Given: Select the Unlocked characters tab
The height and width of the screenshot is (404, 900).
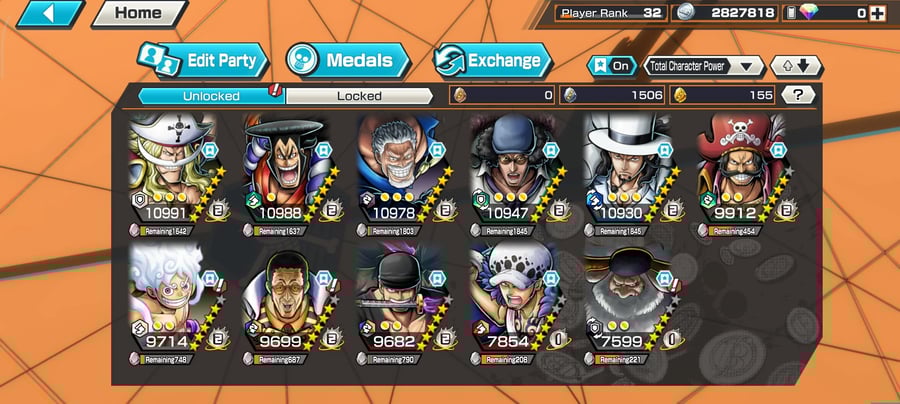Looking at the screenshot, I should tap(210, 96).
